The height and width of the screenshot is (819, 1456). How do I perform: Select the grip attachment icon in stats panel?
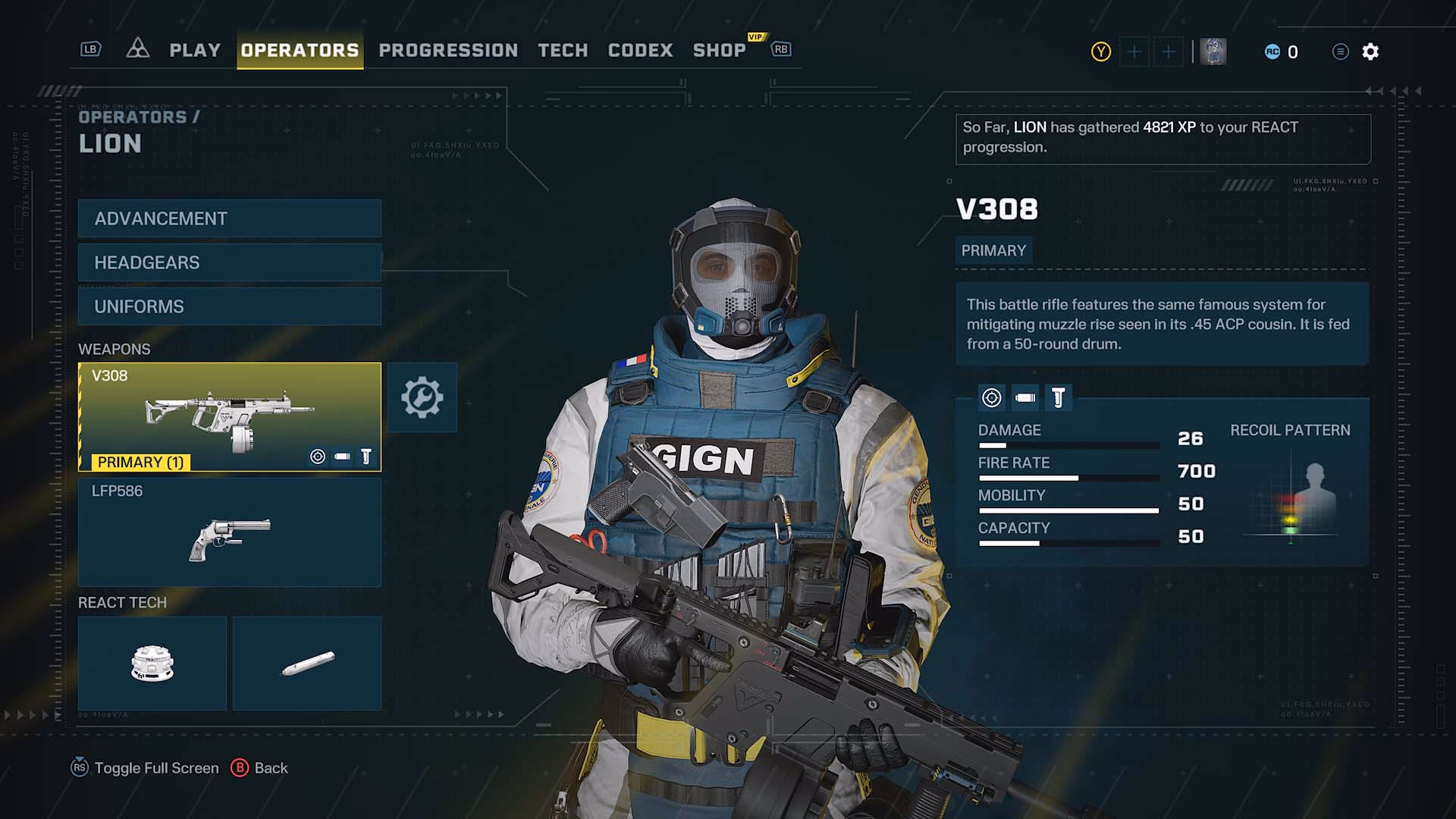click(x=1058, y=396)
